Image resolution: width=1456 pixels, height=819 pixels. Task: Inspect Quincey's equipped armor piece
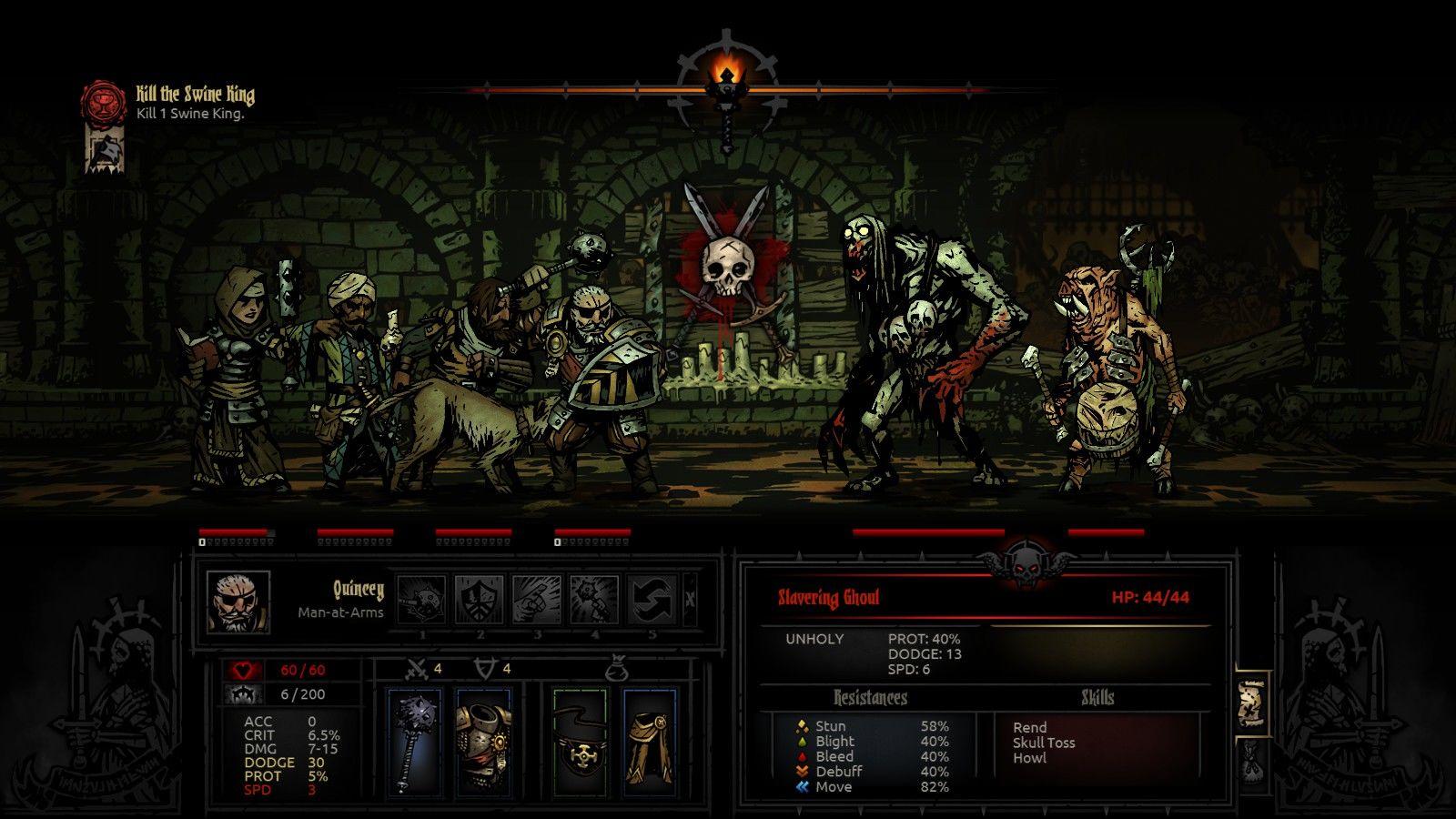[483, 742]
